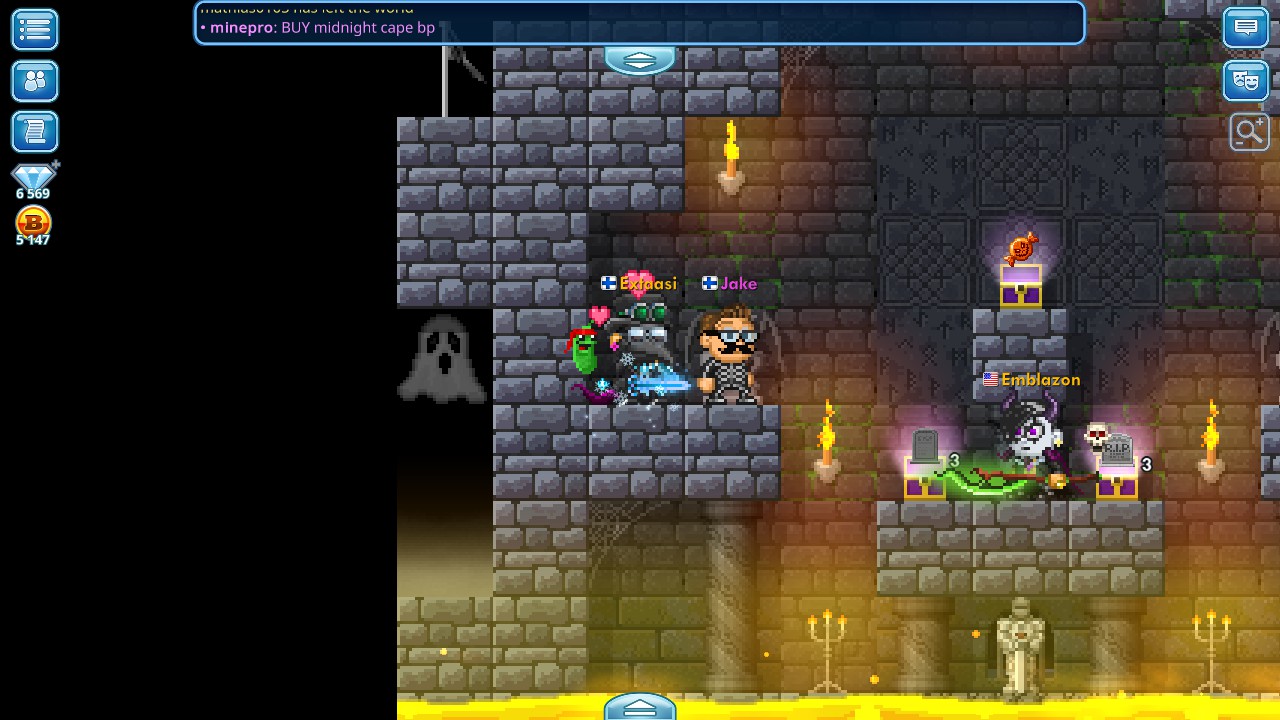Open the quest scroll icon
Screen dimensions: 1280x720
pyautogui.click(x=34, y=131)
